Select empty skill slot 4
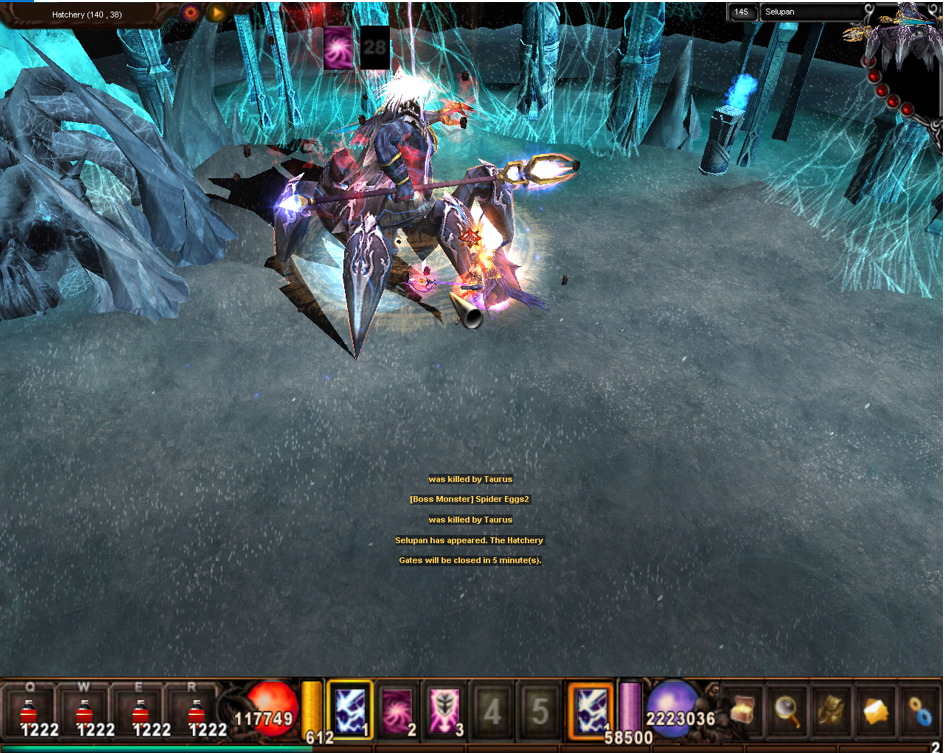The image size is (945, 753). [x=492, y=710]
